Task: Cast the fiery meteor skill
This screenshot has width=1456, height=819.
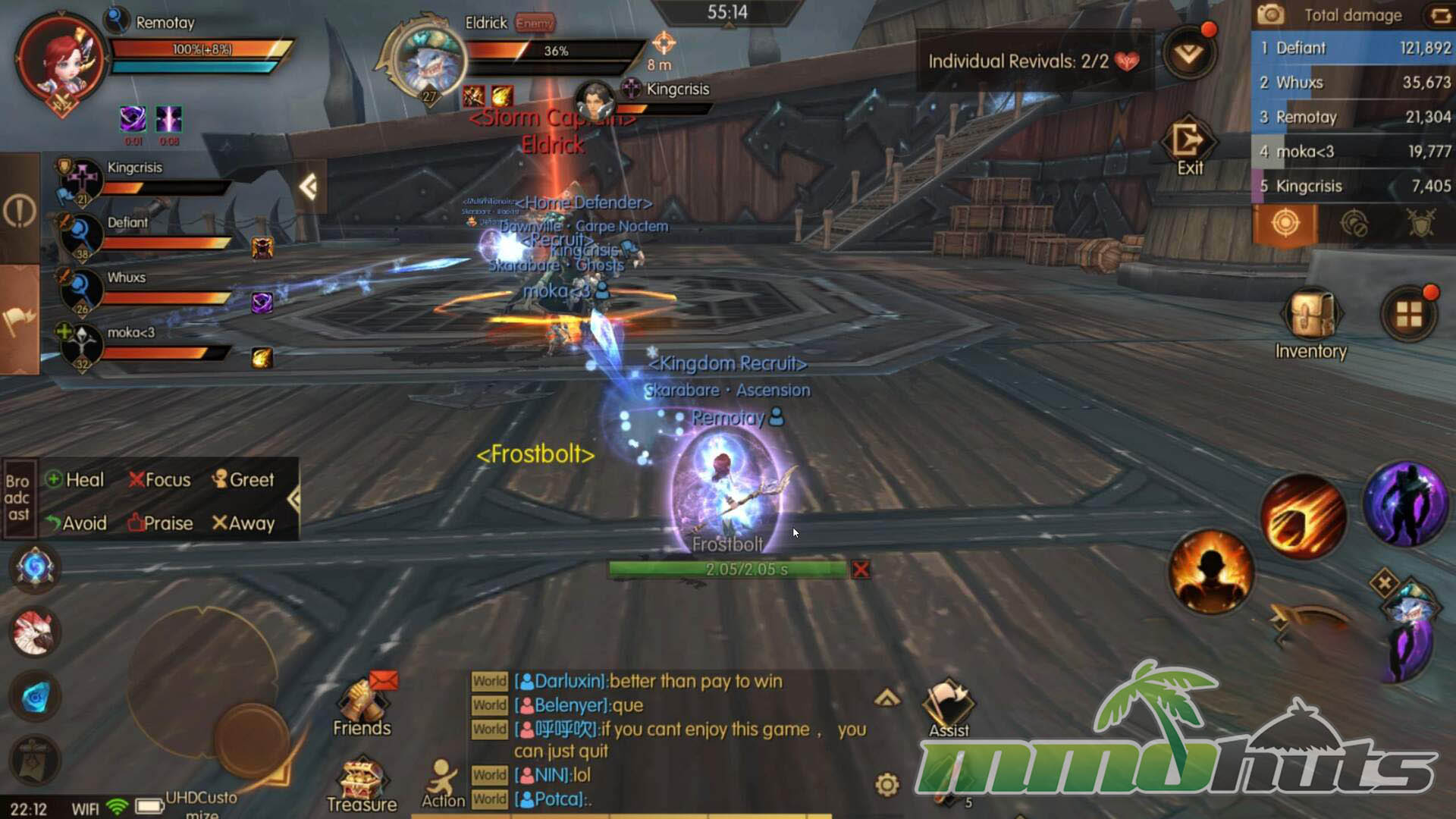Action: click(x=1303, y=517)
